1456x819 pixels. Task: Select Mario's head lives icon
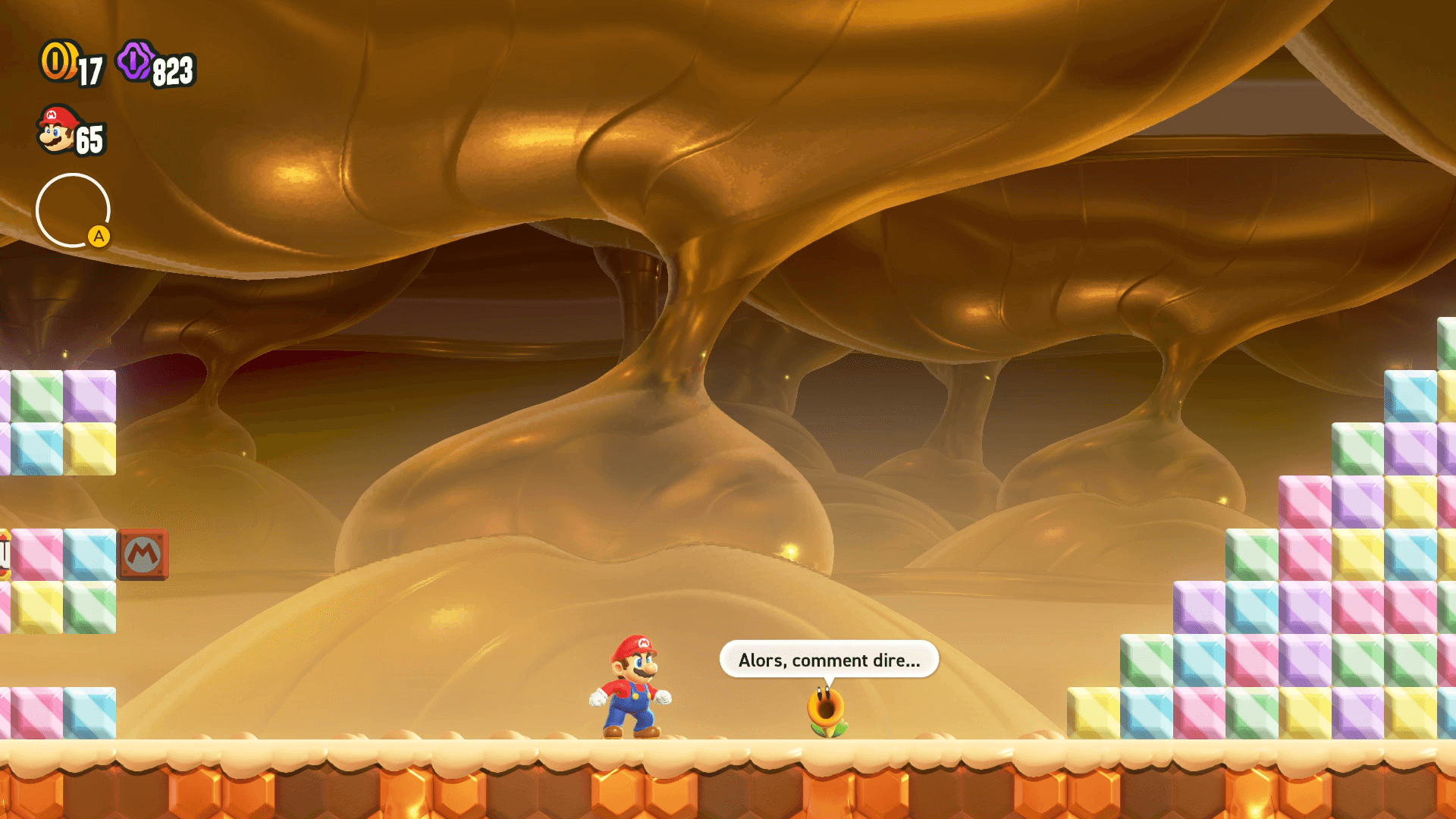click(57, 130)
